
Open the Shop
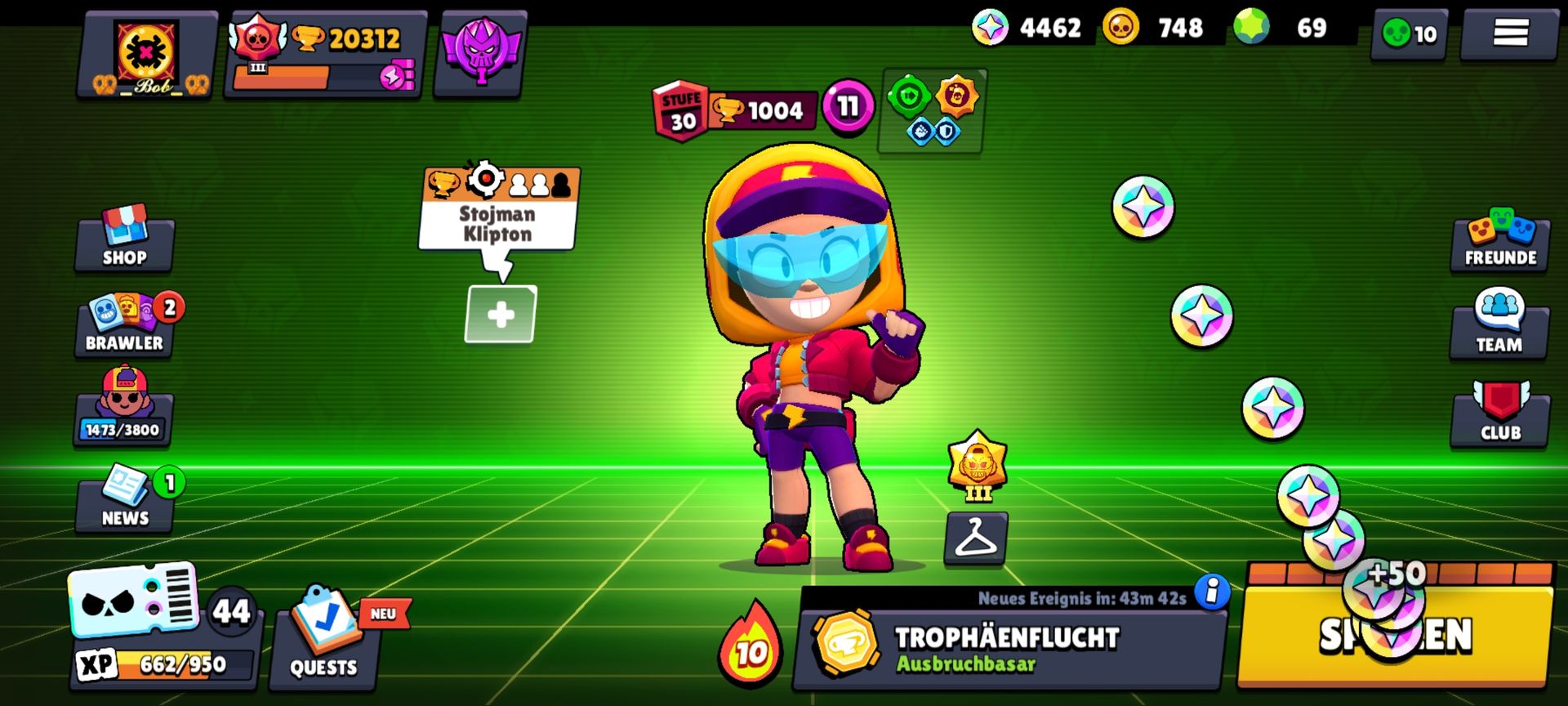pyautogui.click(x=124, y=239)
